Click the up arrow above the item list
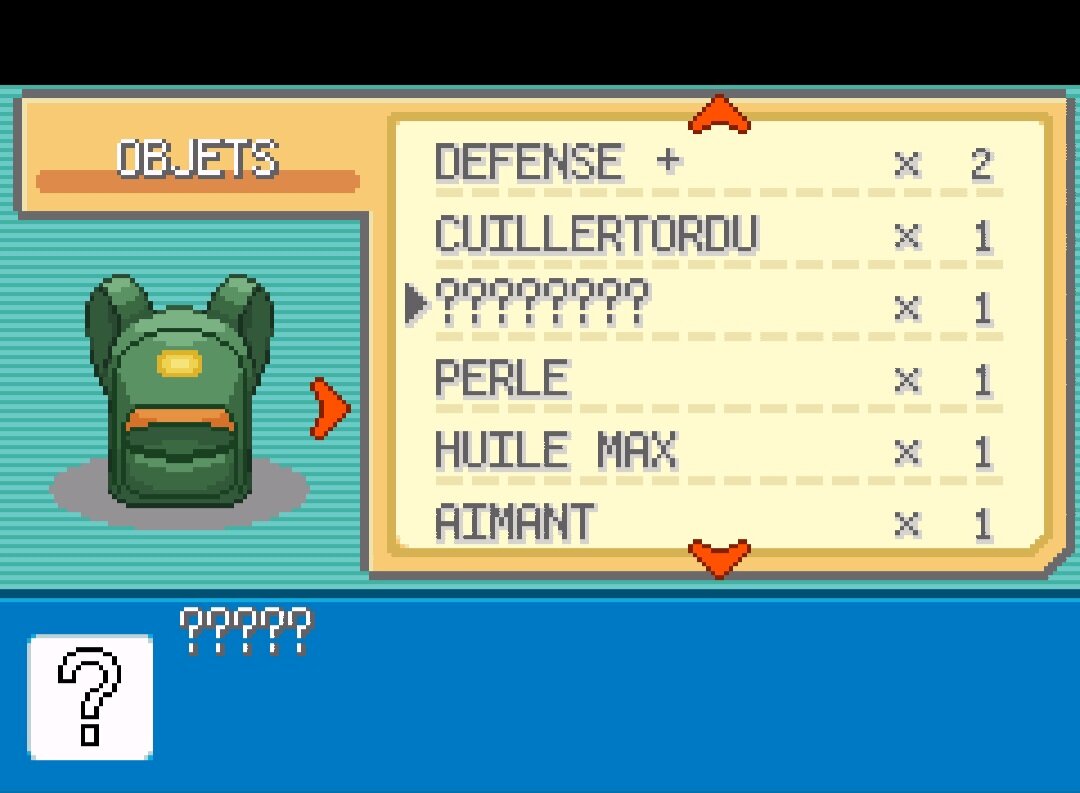The height and width of the screenshot is (793, 1080). (719, 114)
